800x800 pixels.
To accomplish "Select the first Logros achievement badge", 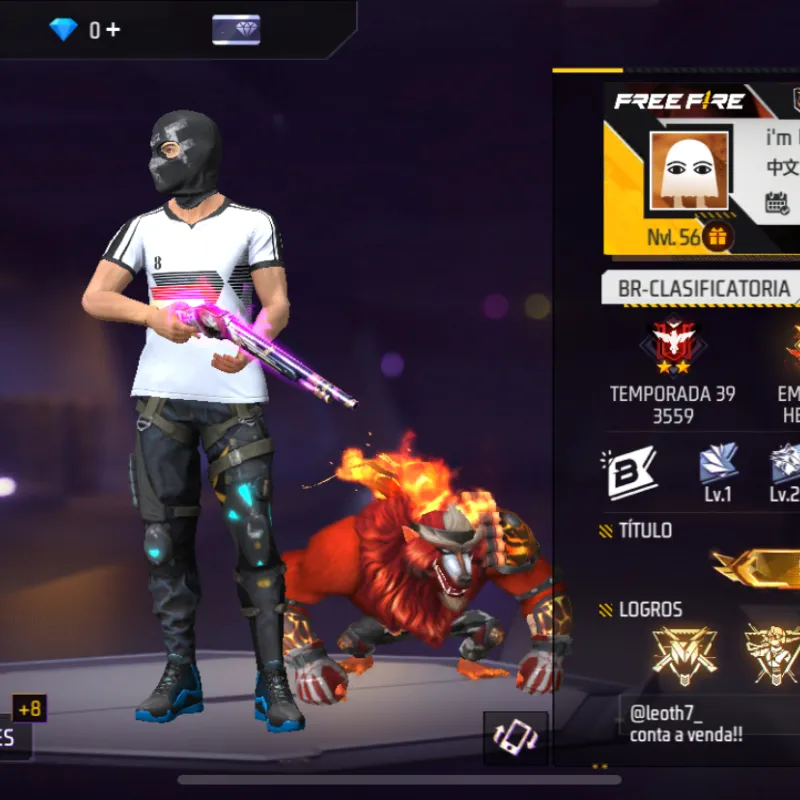I will (x=684, y=652).
